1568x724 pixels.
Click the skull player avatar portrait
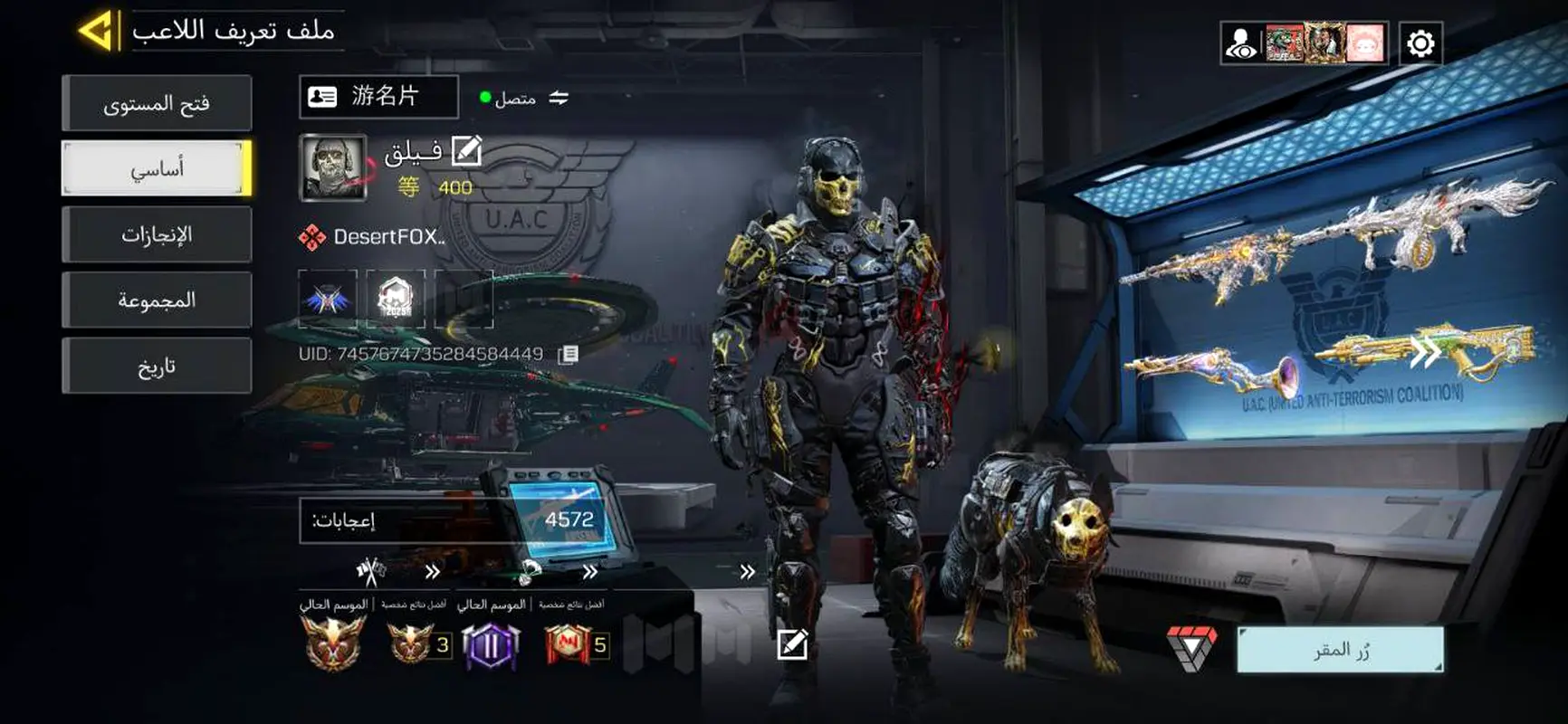coord(333,167)
